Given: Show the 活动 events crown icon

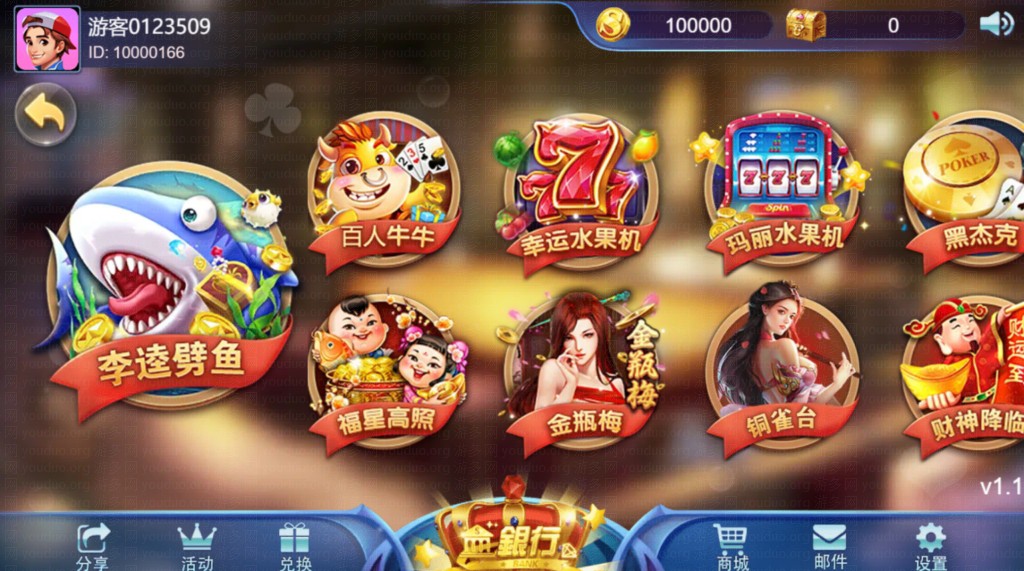Looking at the screenshot, I should (196, 545).
